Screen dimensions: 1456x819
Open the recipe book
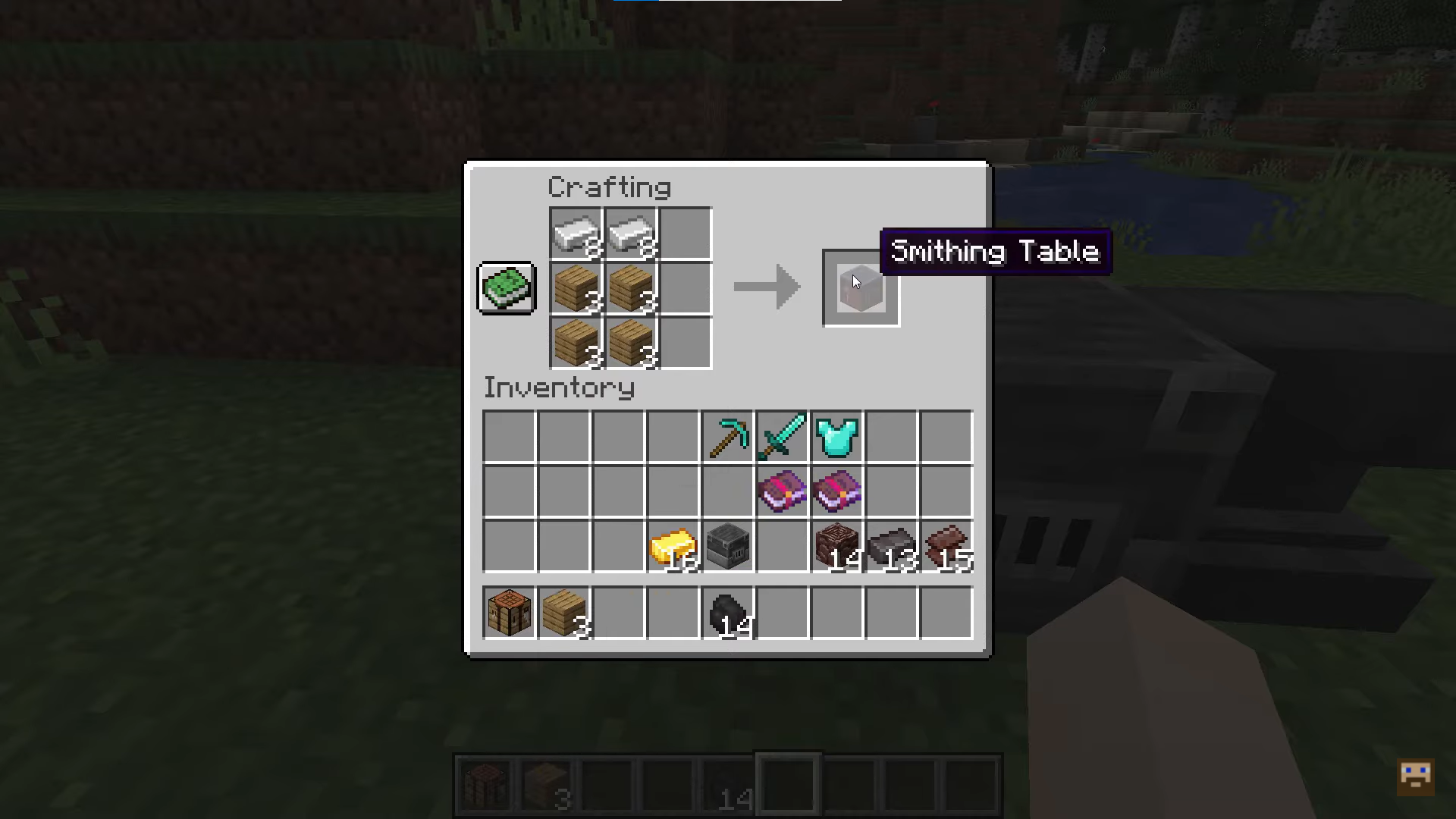point(506,288)
